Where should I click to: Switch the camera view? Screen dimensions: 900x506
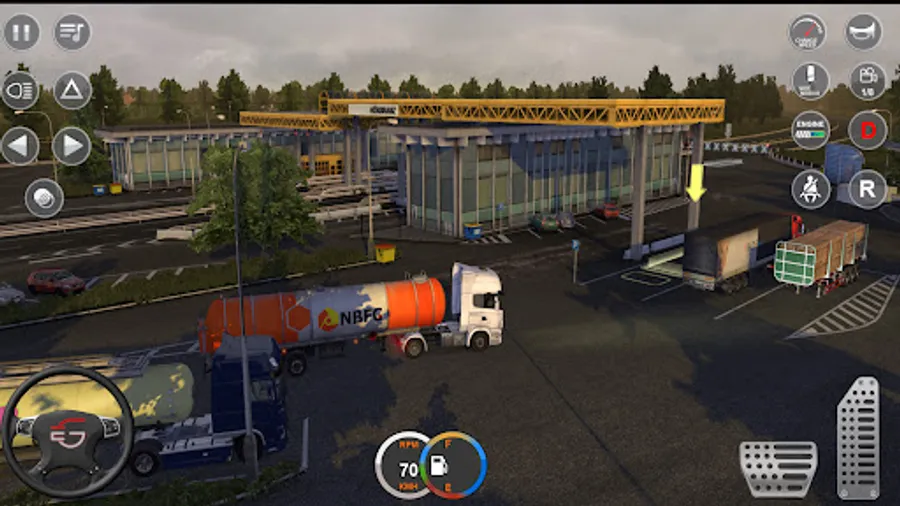coord(866,81)
